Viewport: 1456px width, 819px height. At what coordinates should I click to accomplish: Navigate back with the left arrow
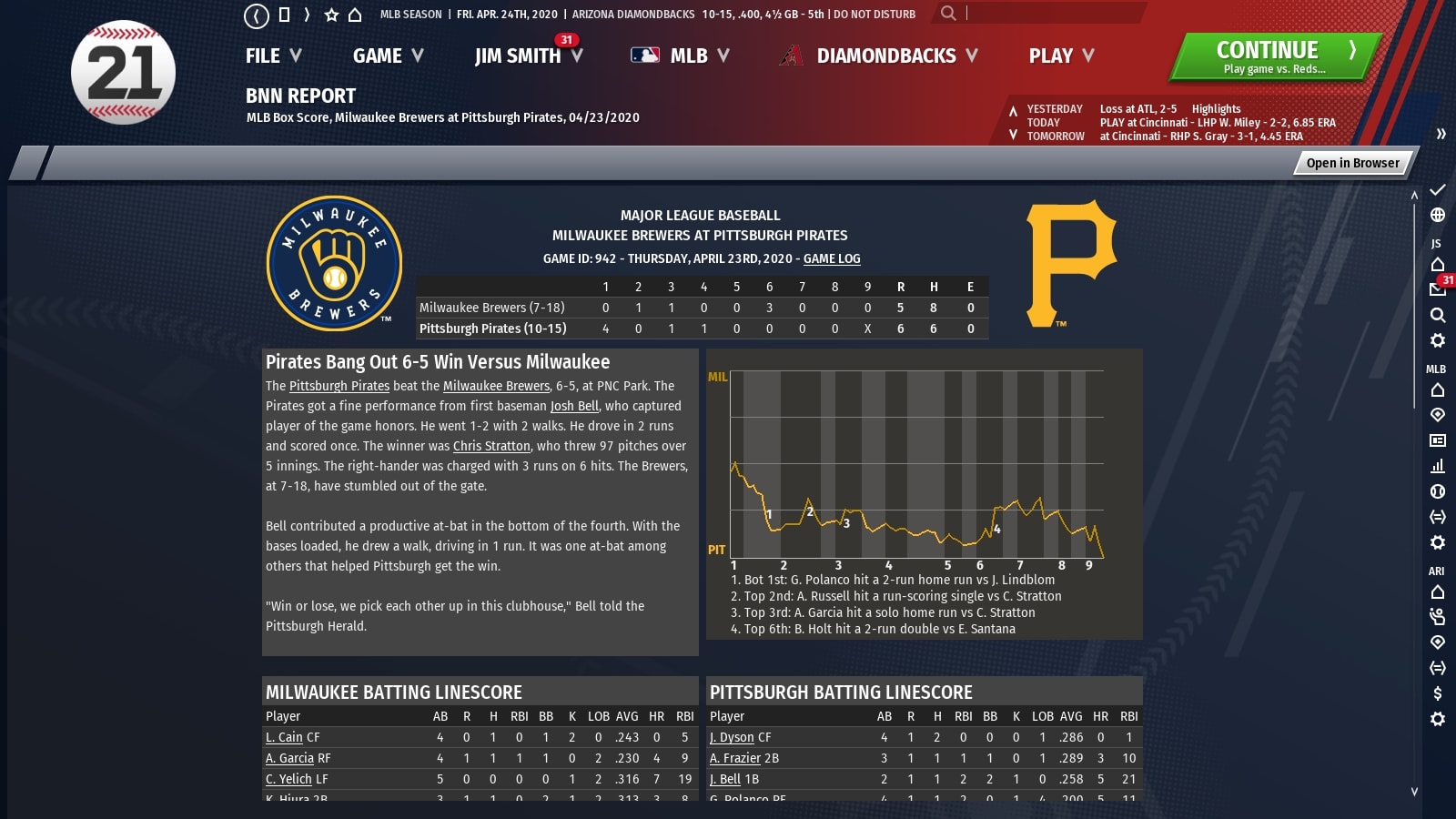pyautogui.click(x=257, y=15)
